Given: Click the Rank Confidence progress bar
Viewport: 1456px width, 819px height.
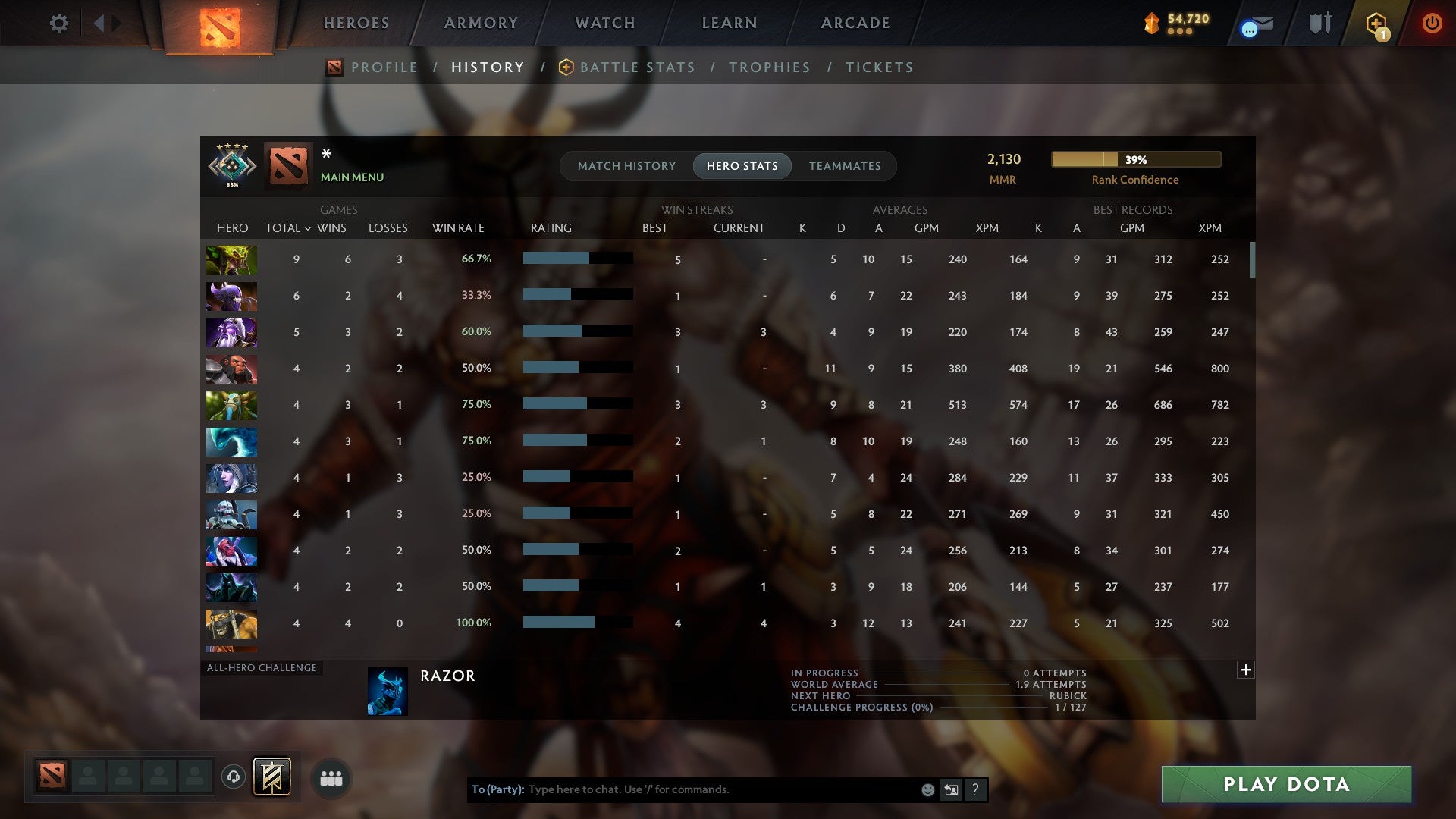Looking at the screenshot, I should coord(1134,159).
